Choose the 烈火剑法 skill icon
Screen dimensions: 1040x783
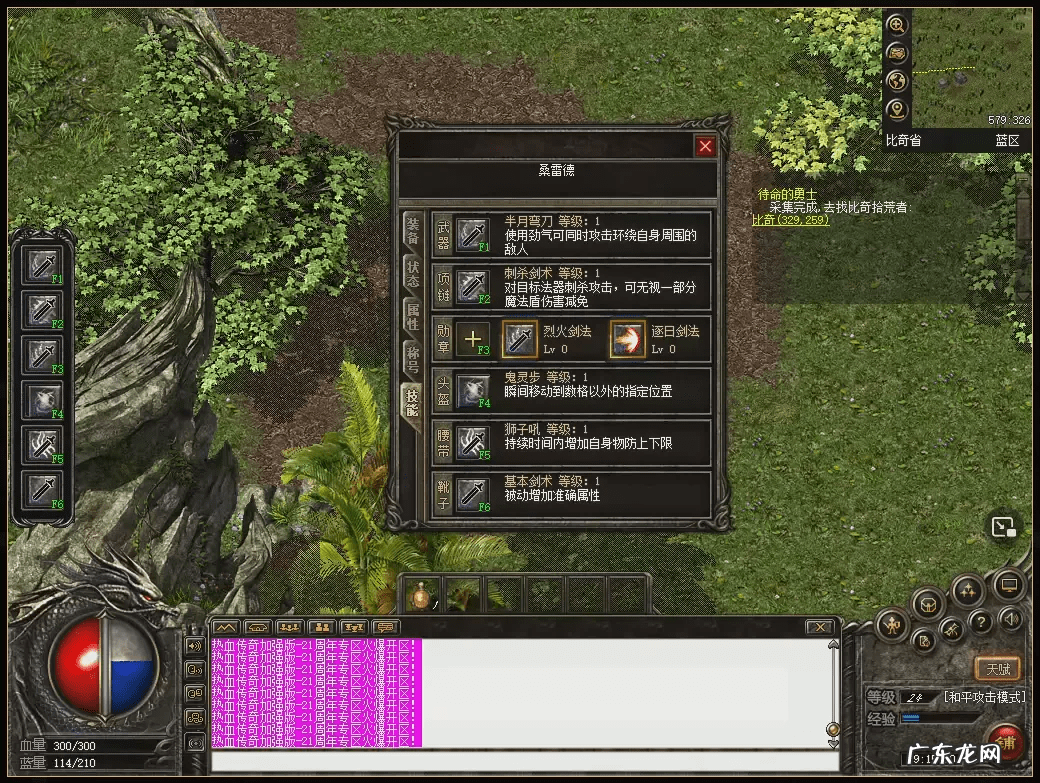(519, 339)
